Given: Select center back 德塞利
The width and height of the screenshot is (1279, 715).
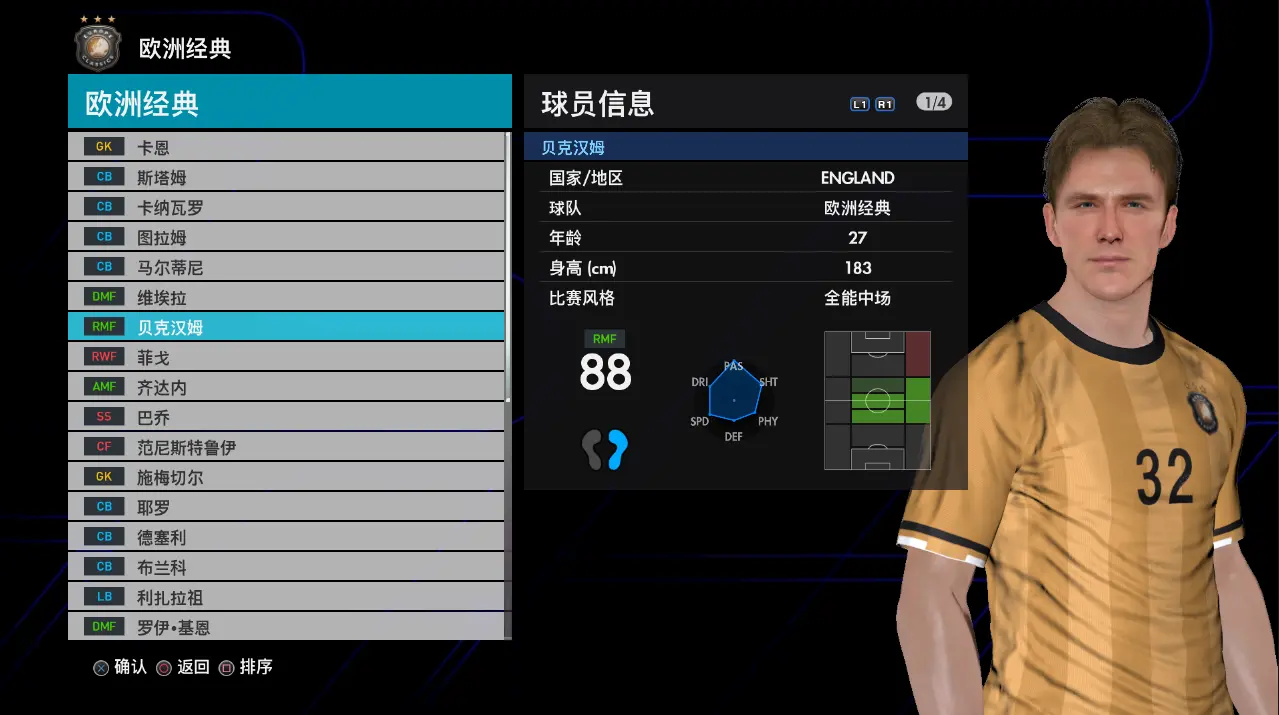Looking at the screenshot, I should [286, 537].
